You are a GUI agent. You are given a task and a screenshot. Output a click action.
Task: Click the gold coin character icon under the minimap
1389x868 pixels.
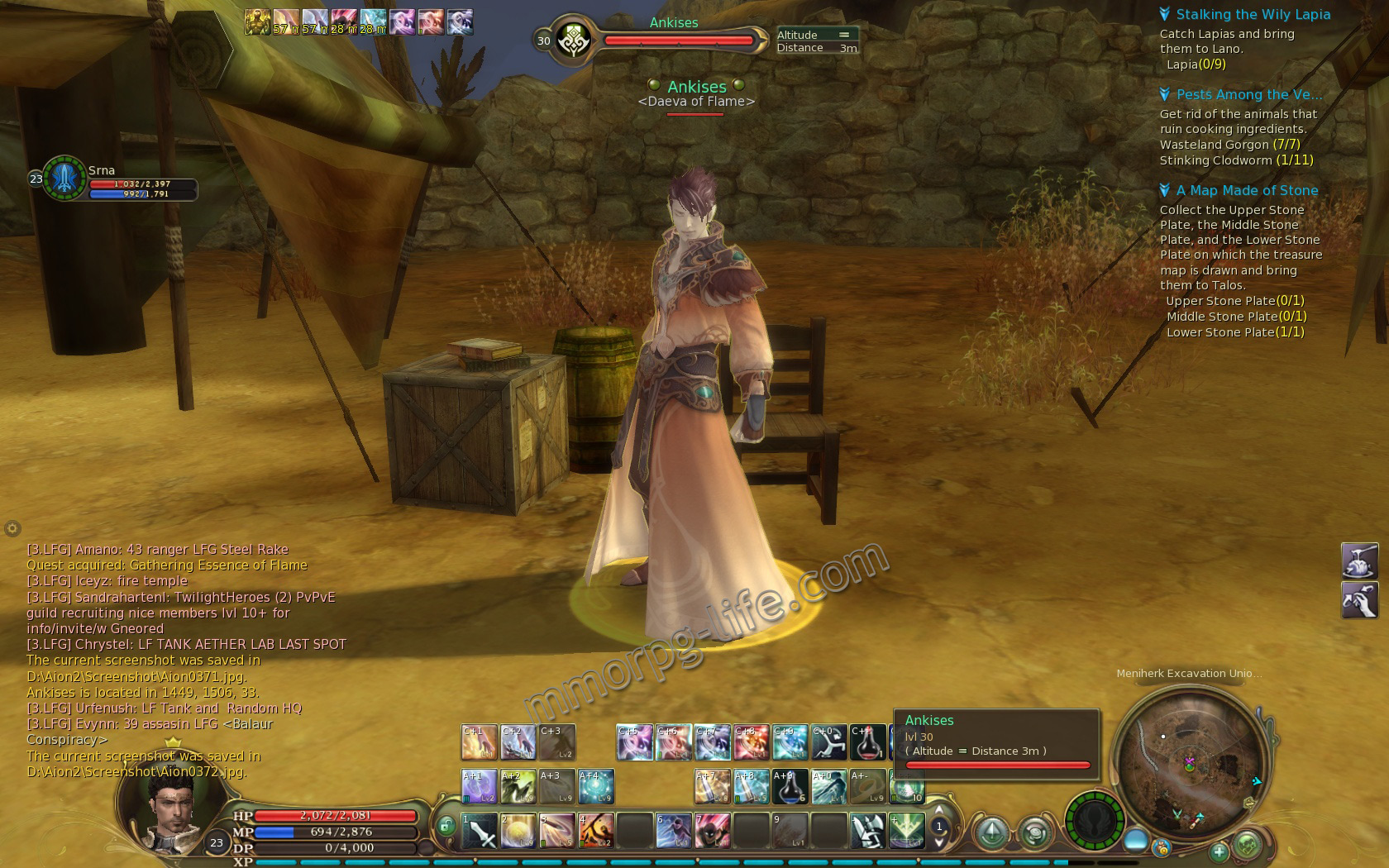(1162, 849)
